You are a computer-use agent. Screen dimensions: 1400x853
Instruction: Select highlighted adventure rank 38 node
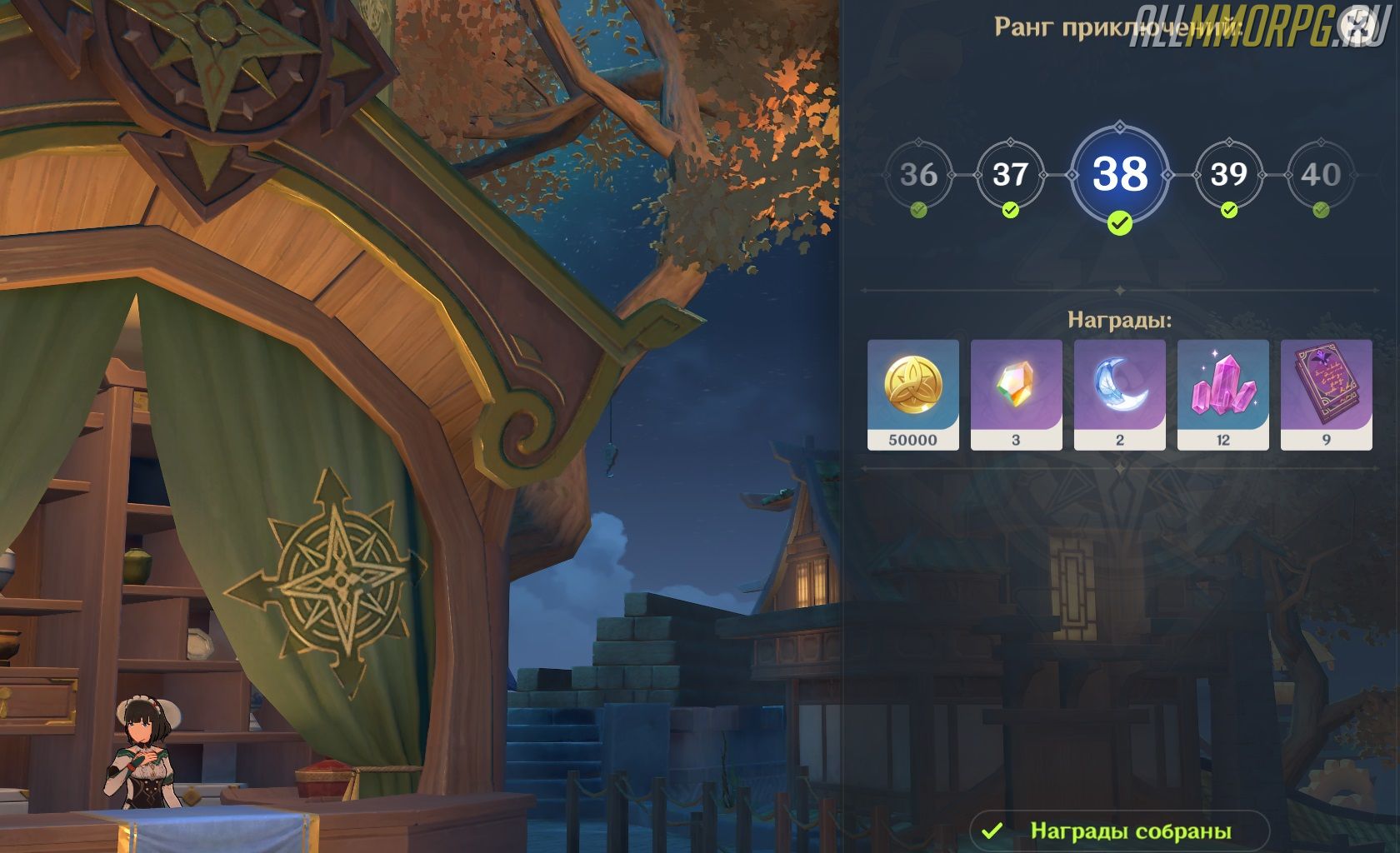[x=1120, y=175]
